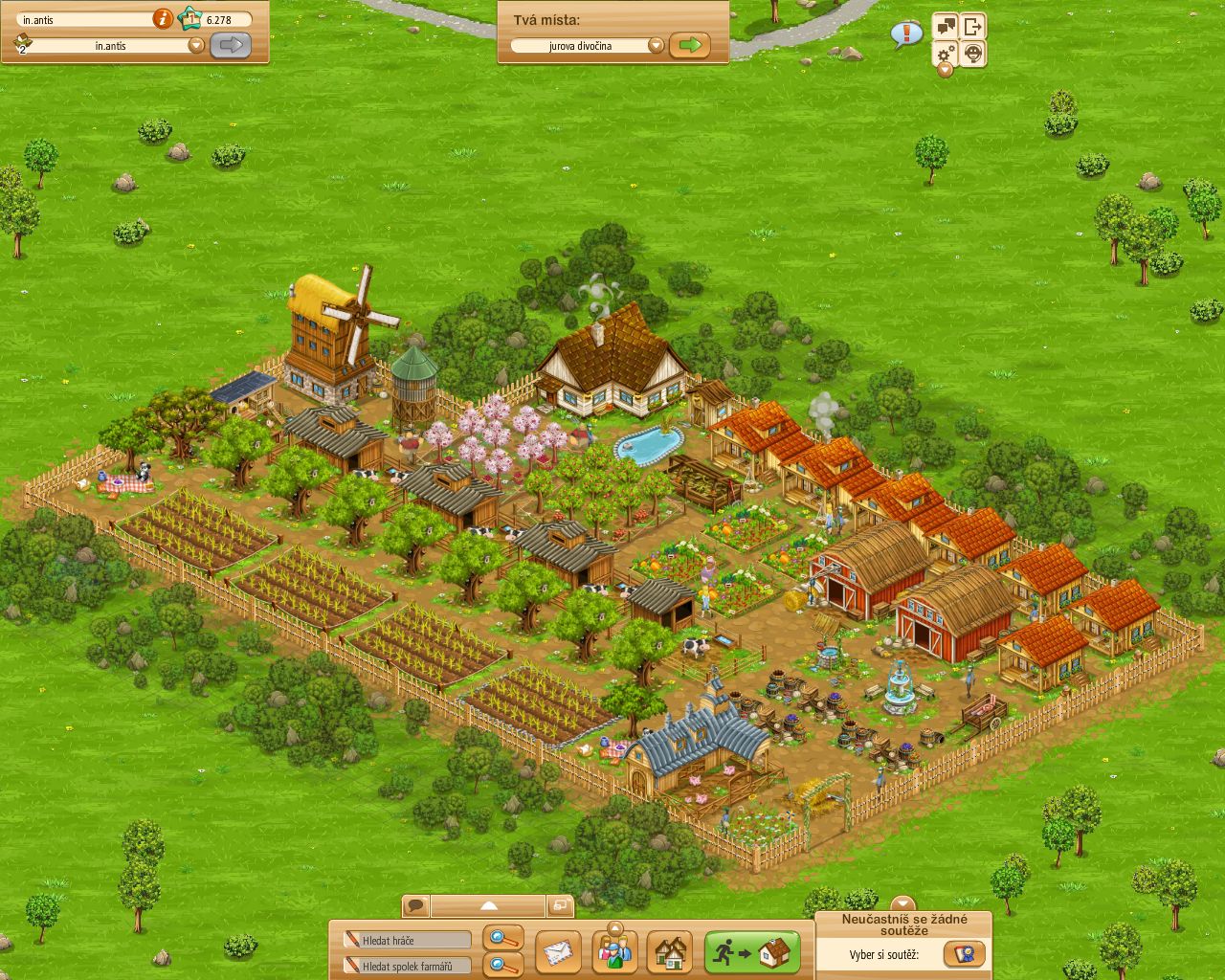This screenshot has height=980, width=1225.
Task: Expand the chat bar with the white arrow
Action: pos(489,904)
